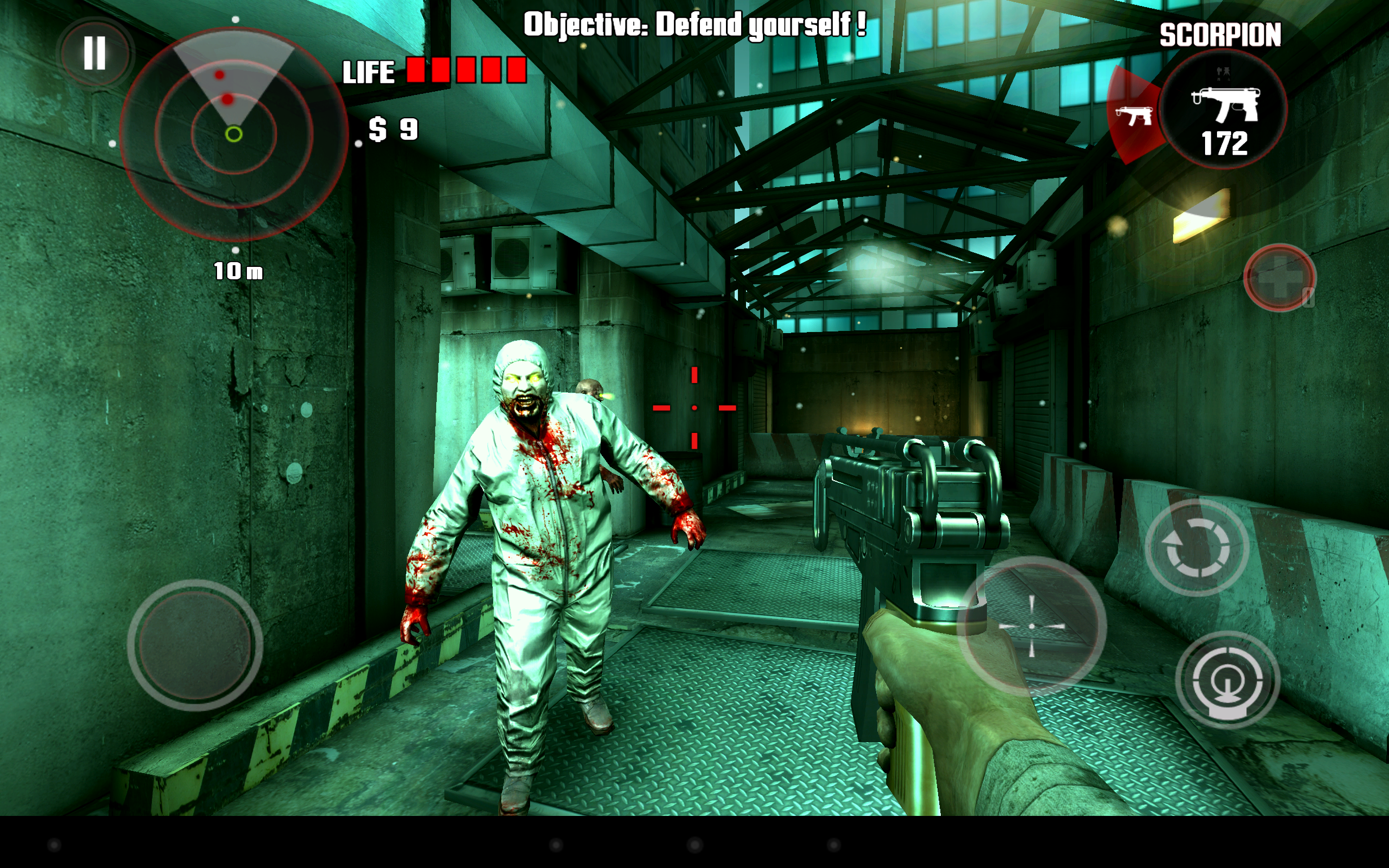Pause the game
This screenshot has height=868, width=1389.
[x=95, y=53]
